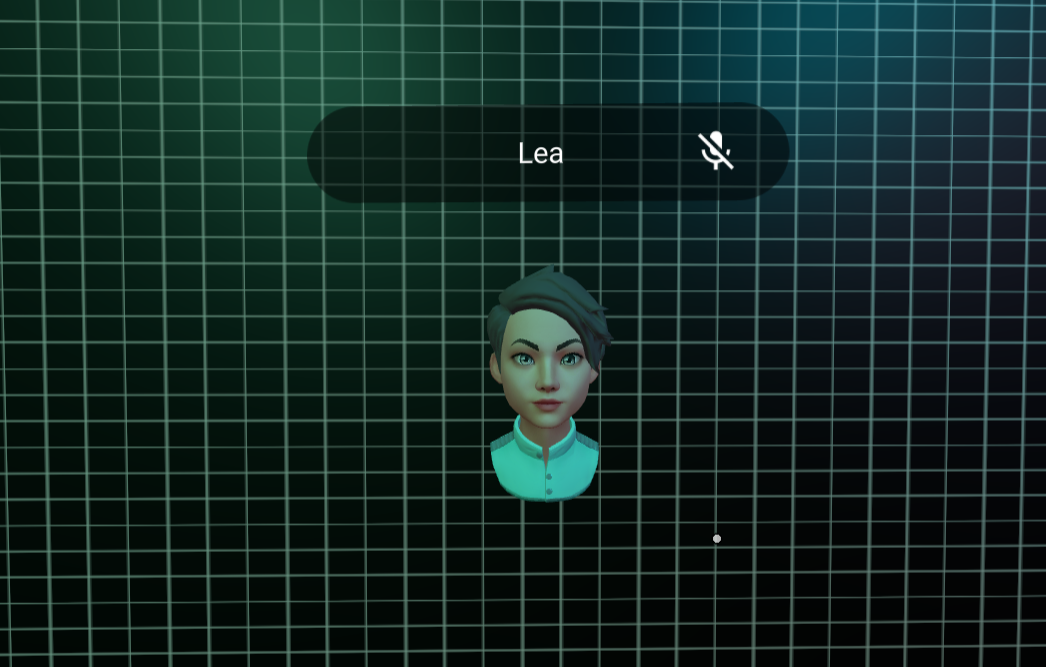Toggle the muted microphone icon beside Lea
This screenshot has height=667, width=1046.
pyautogui.click(x=715, y=151)
